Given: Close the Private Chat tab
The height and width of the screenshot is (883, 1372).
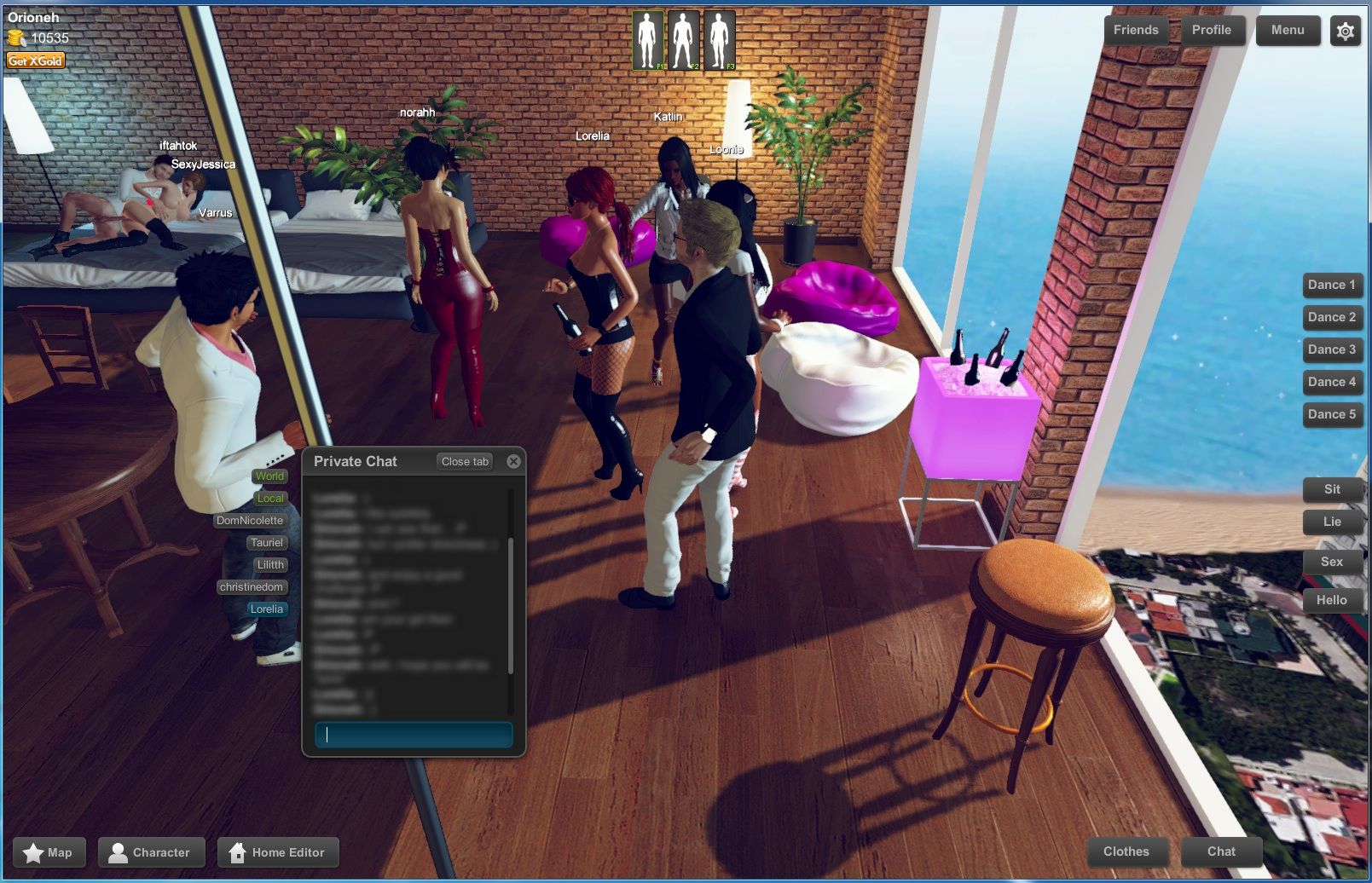Looking at the screenshot, I should coord(465,461).
